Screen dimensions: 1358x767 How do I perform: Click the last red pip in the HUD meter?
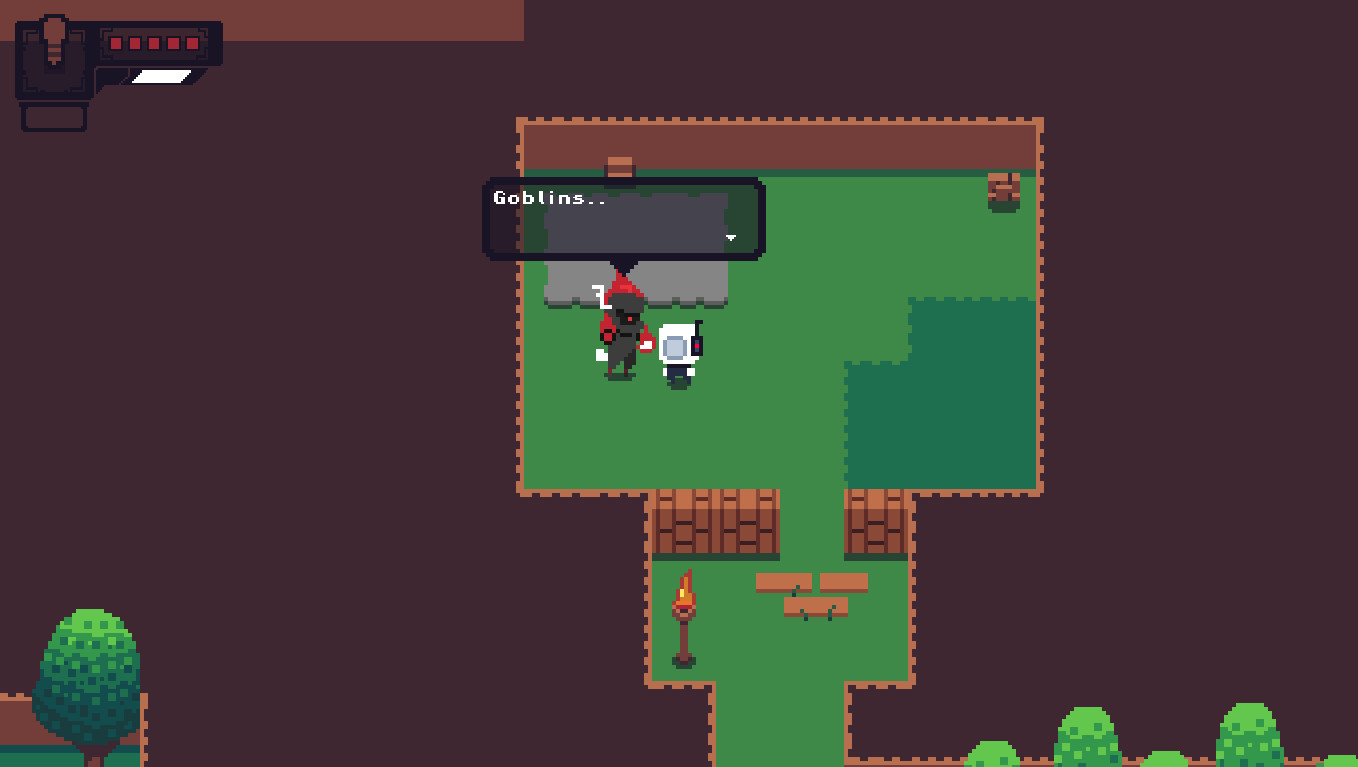(192, 43)
